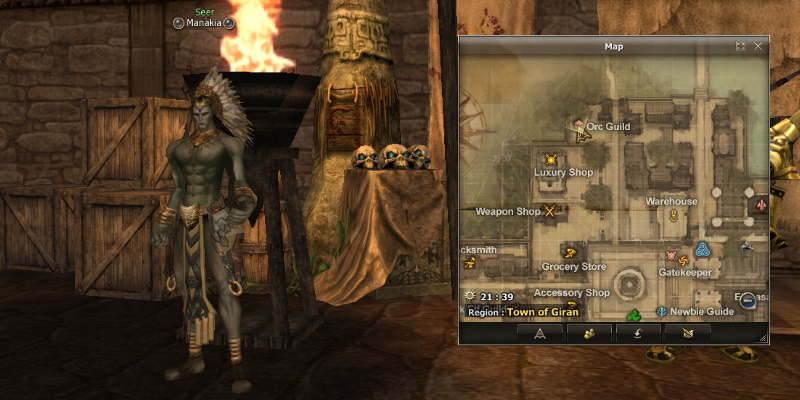Select the Accessory Shop label on map

571,293
